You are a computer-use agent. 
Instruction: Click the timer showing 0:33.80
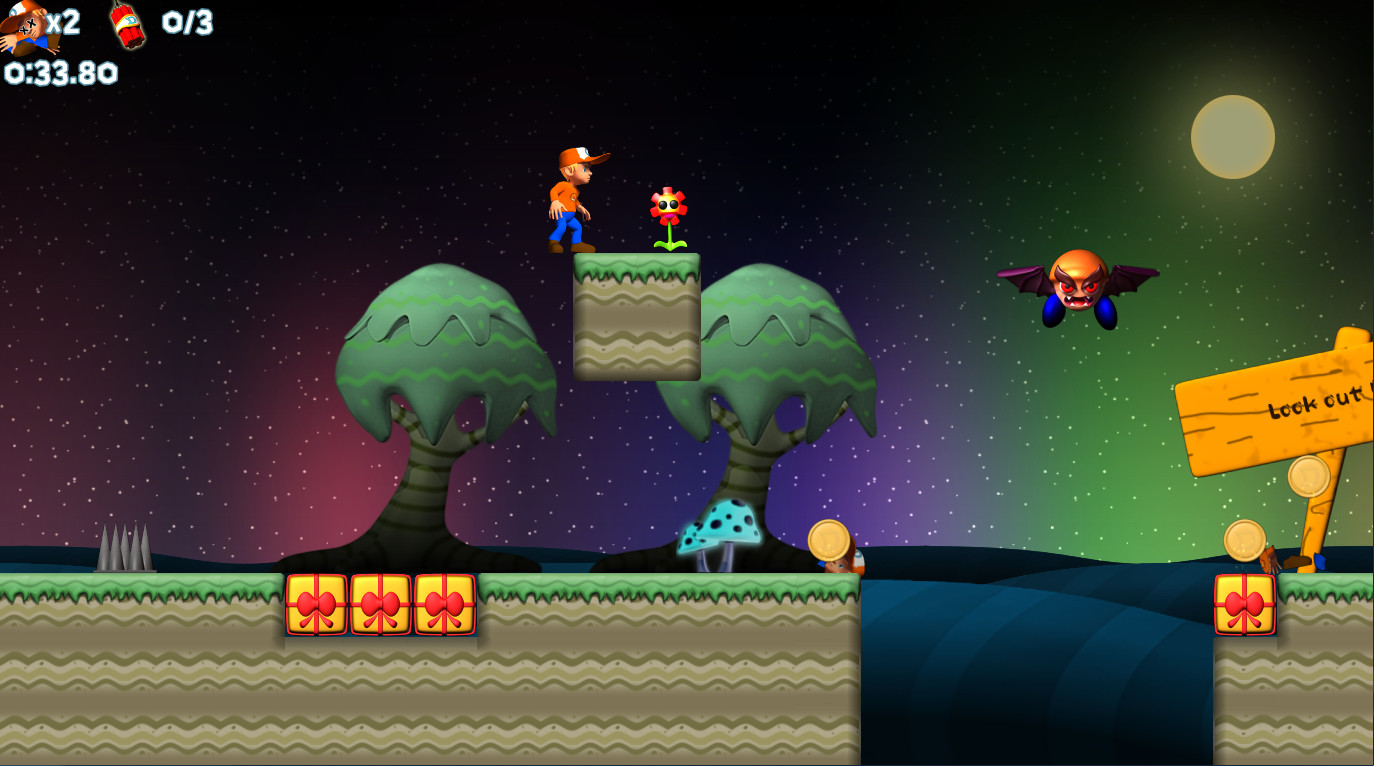point(58,72)
